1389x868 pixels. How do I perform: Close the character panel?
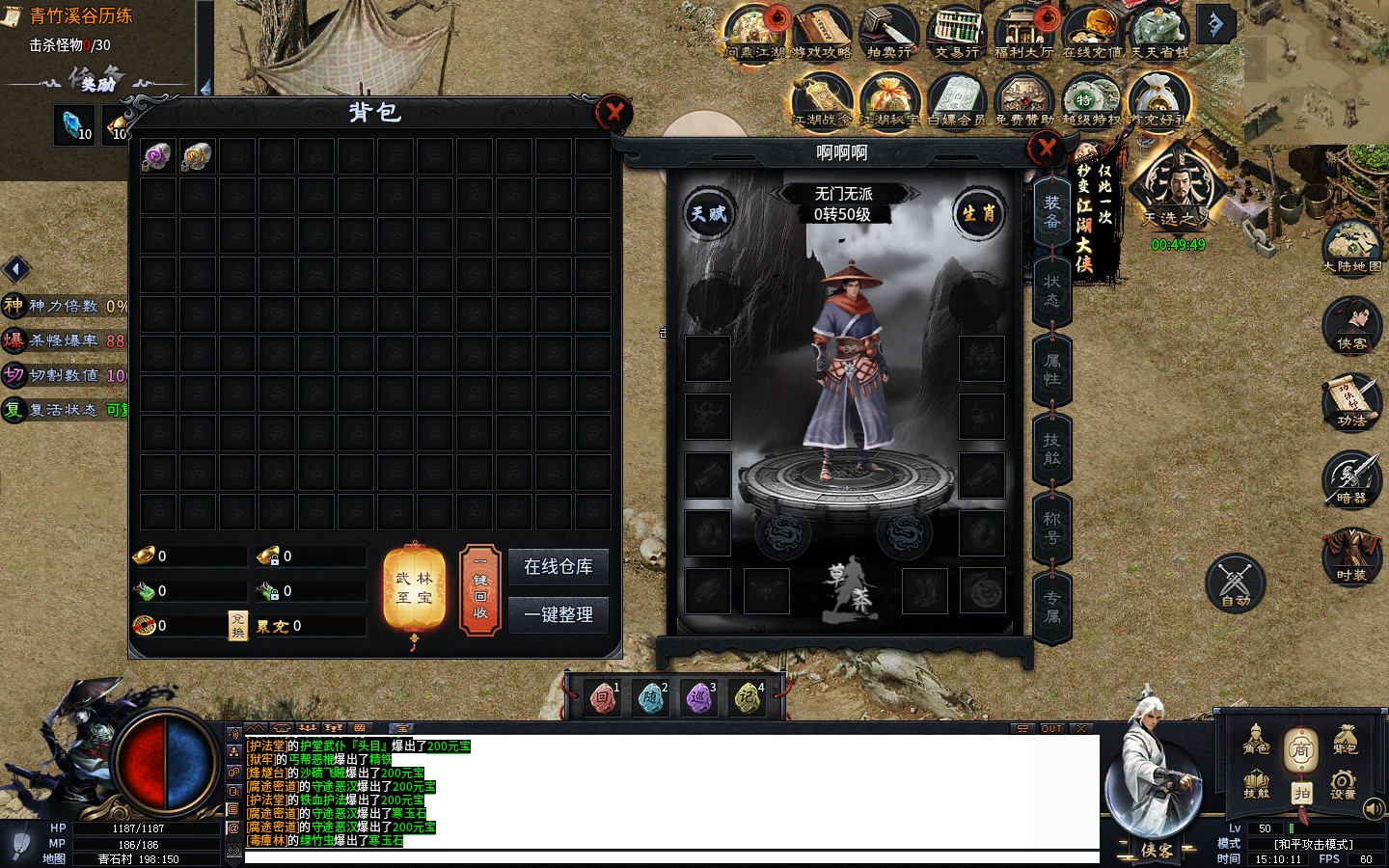pyautogui.click(x=1046, y=149)
